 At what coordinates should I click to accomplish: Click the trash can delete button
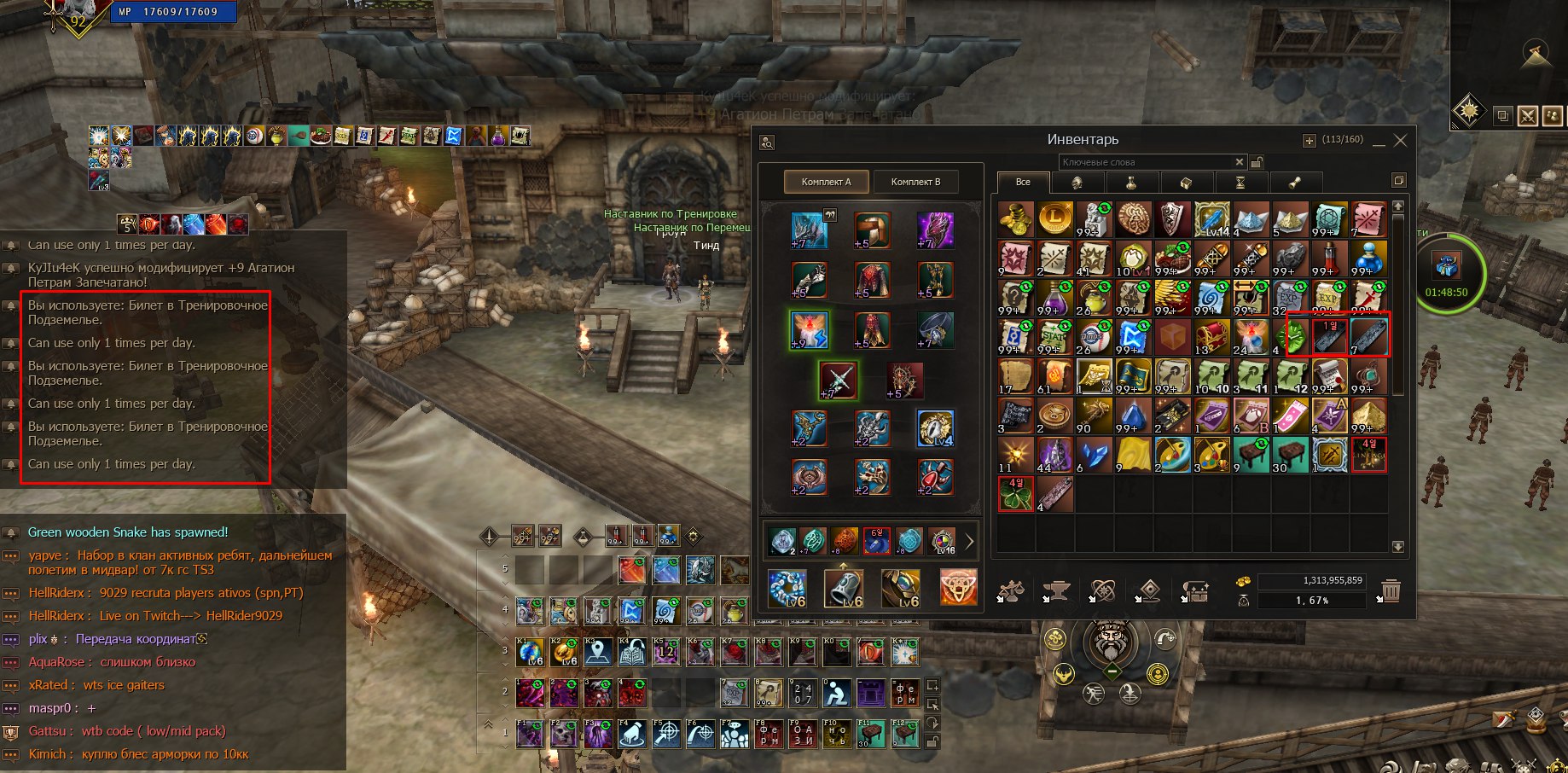[1391, 590]
